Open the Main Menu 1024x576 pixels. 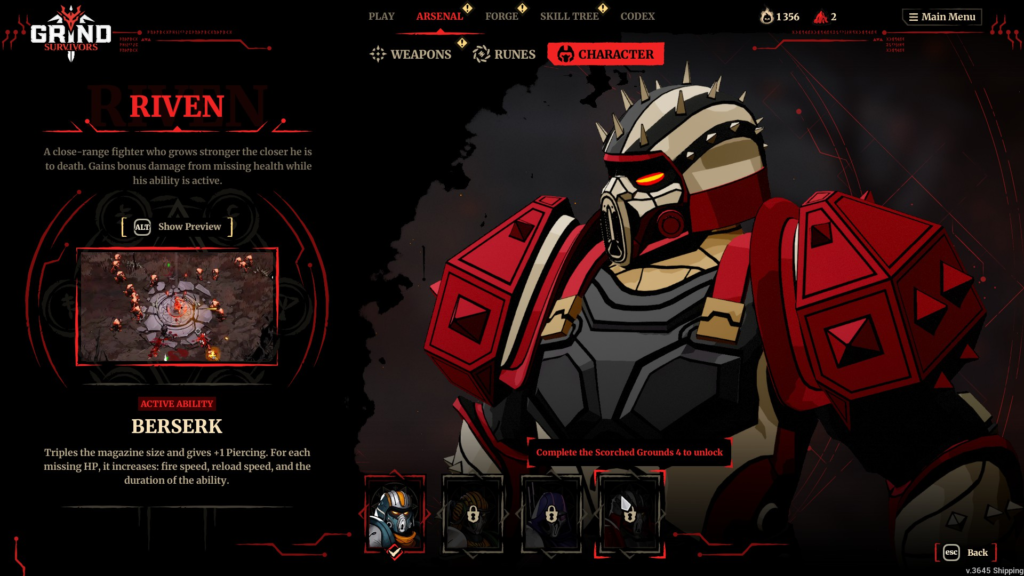tap(941, 17)
